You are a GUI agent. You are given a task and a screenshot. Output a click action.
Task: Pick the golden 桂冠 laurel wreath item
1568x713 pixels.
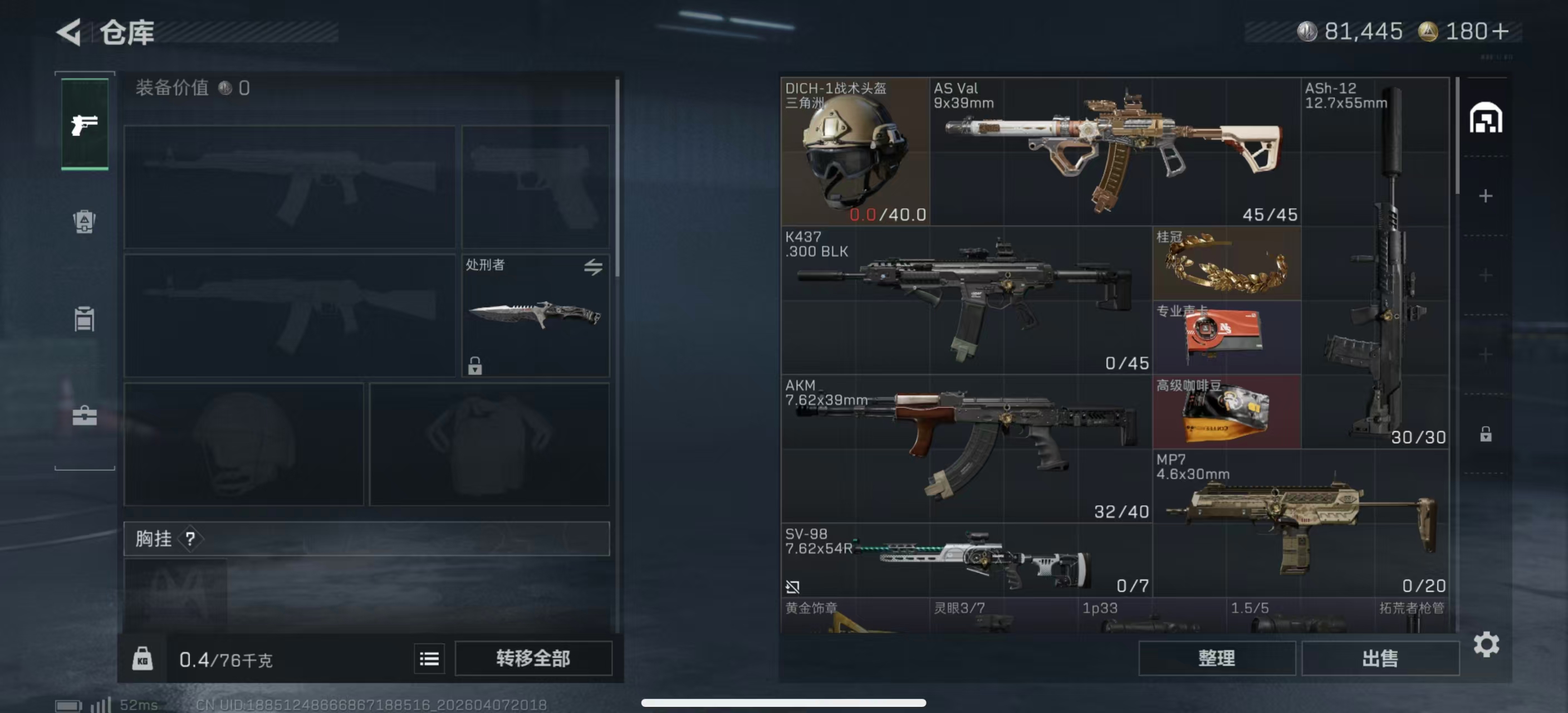(x=1227, y=264)
